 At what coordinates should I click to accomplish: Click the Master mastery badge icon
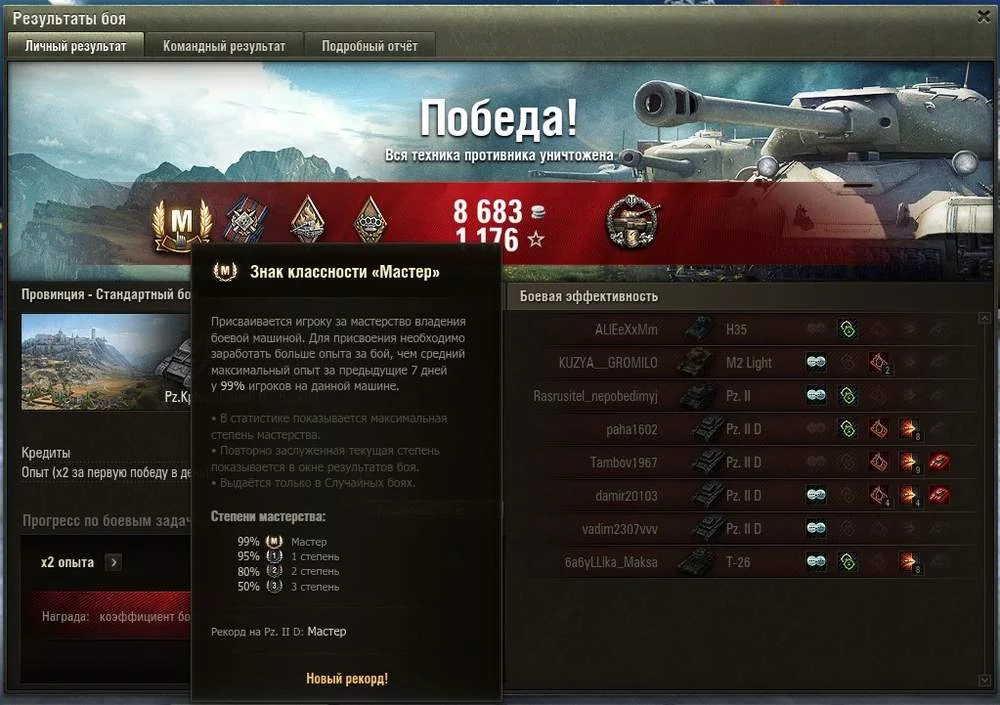(x=181, y=223)
